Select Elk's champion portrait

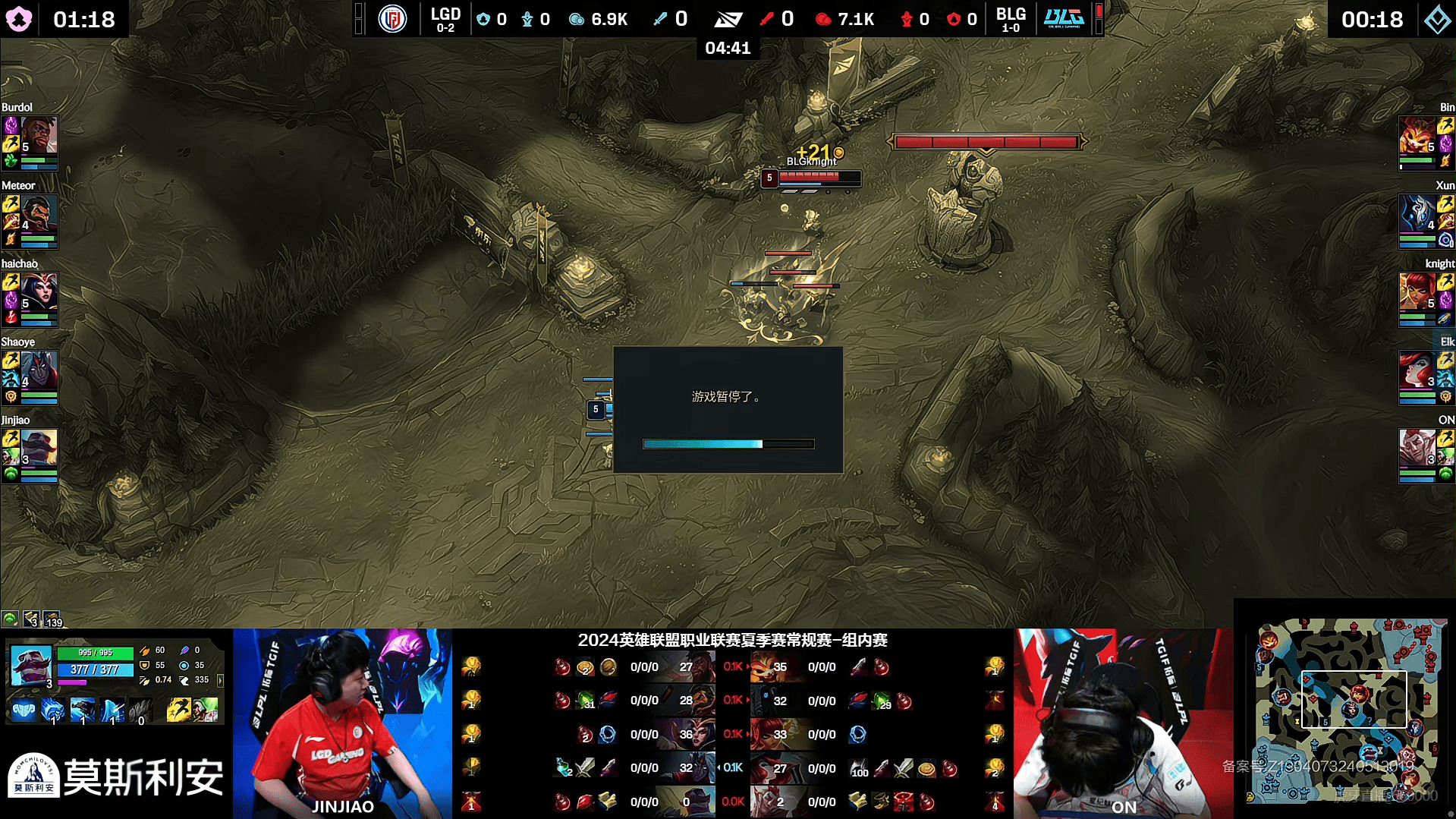click(1417, 370)
